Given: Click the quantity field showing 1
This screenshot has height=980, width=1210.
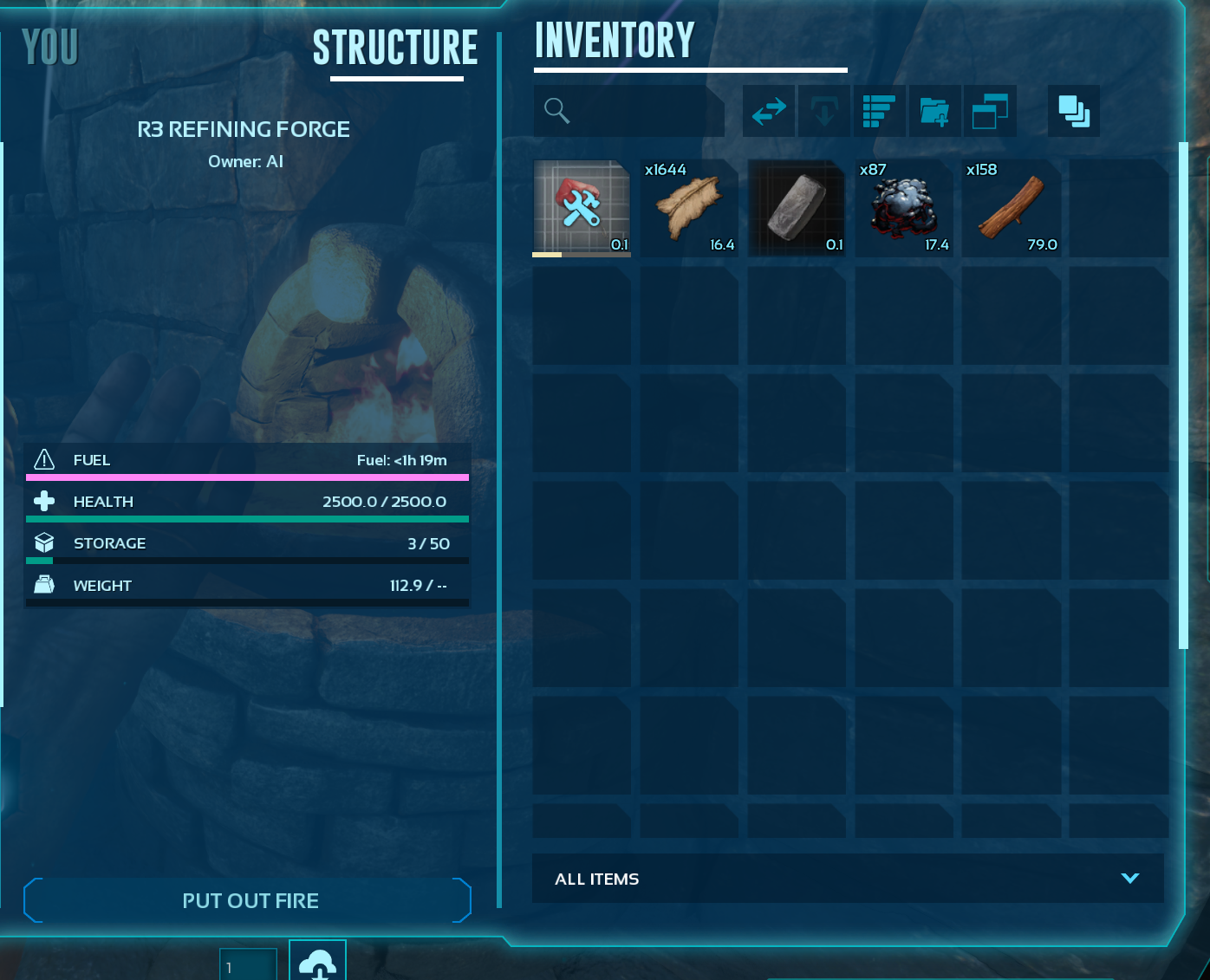Looking at the screenshot, I should click(248, 965).
